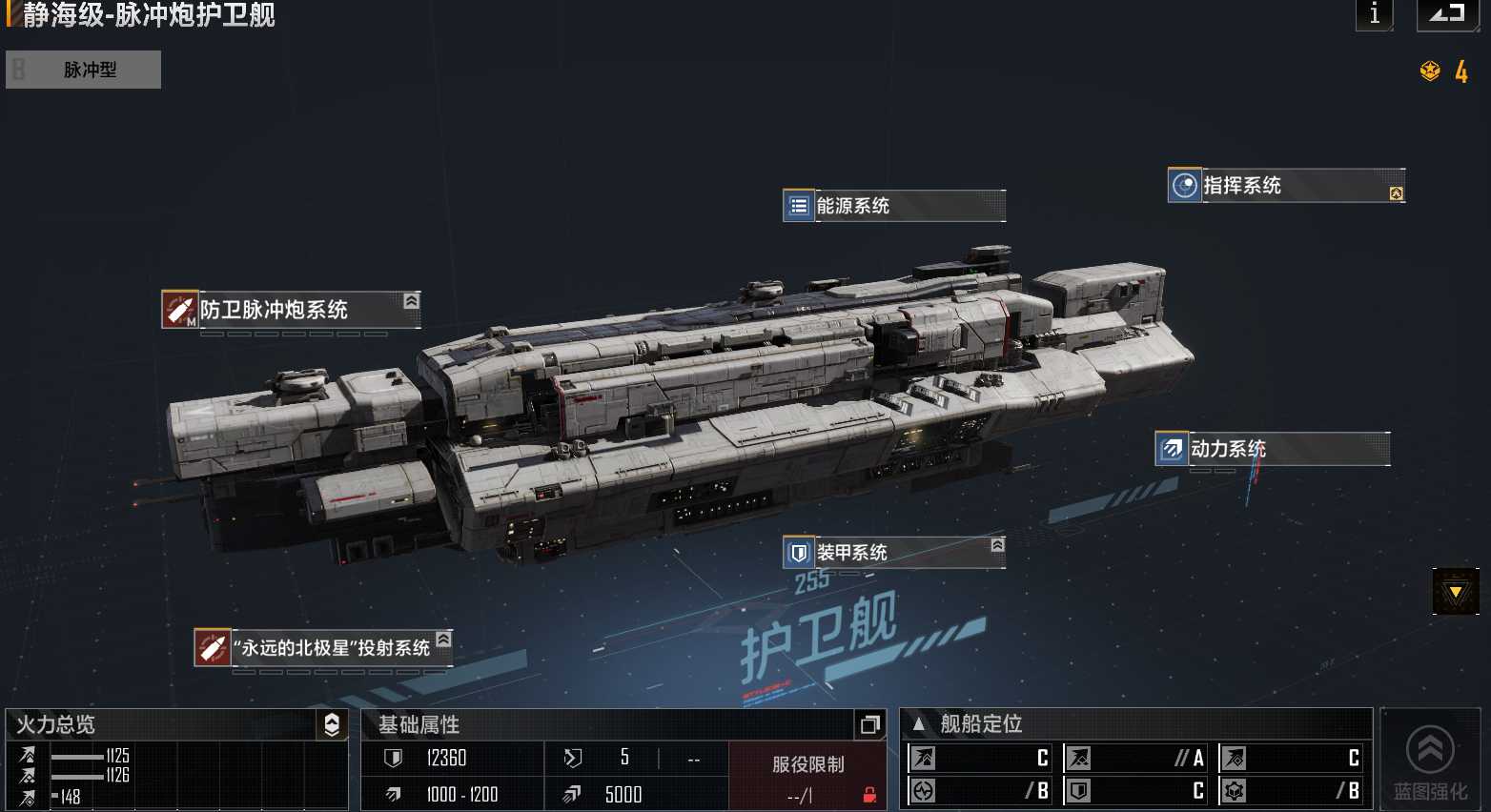Open the 装甲系统 armor system shield icon
The height and width of the screenshot is (812, 1491).
click(x=797, y=552)
